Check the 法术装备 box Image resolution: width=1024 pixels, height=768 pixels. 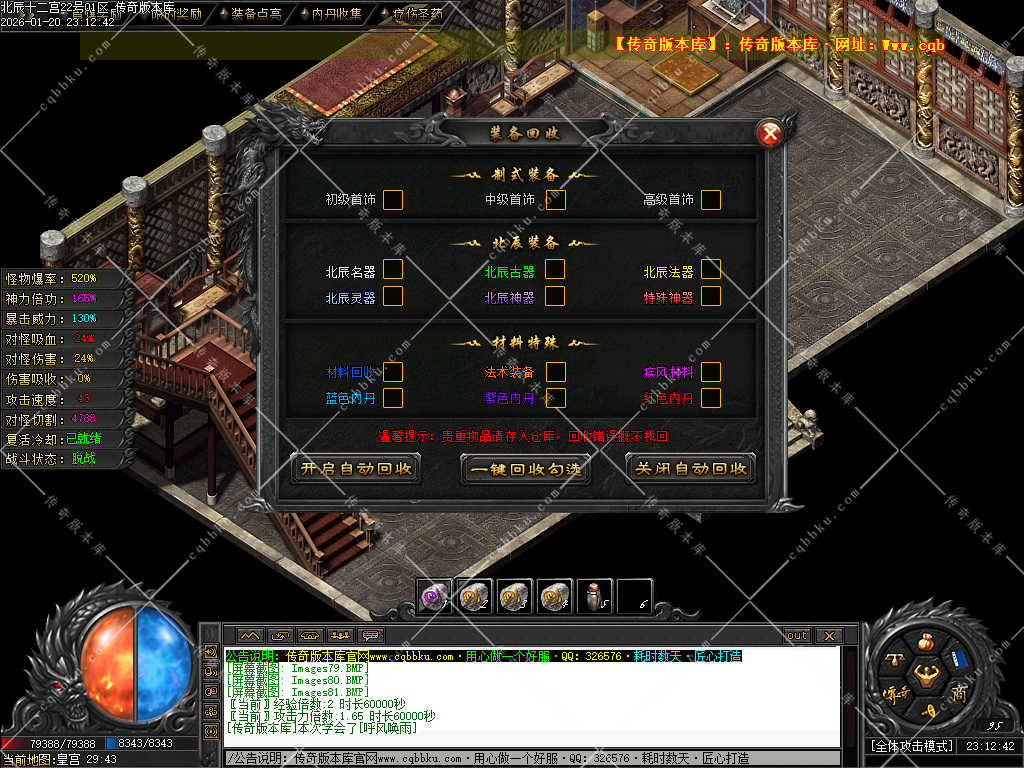(x=555, y=372)
